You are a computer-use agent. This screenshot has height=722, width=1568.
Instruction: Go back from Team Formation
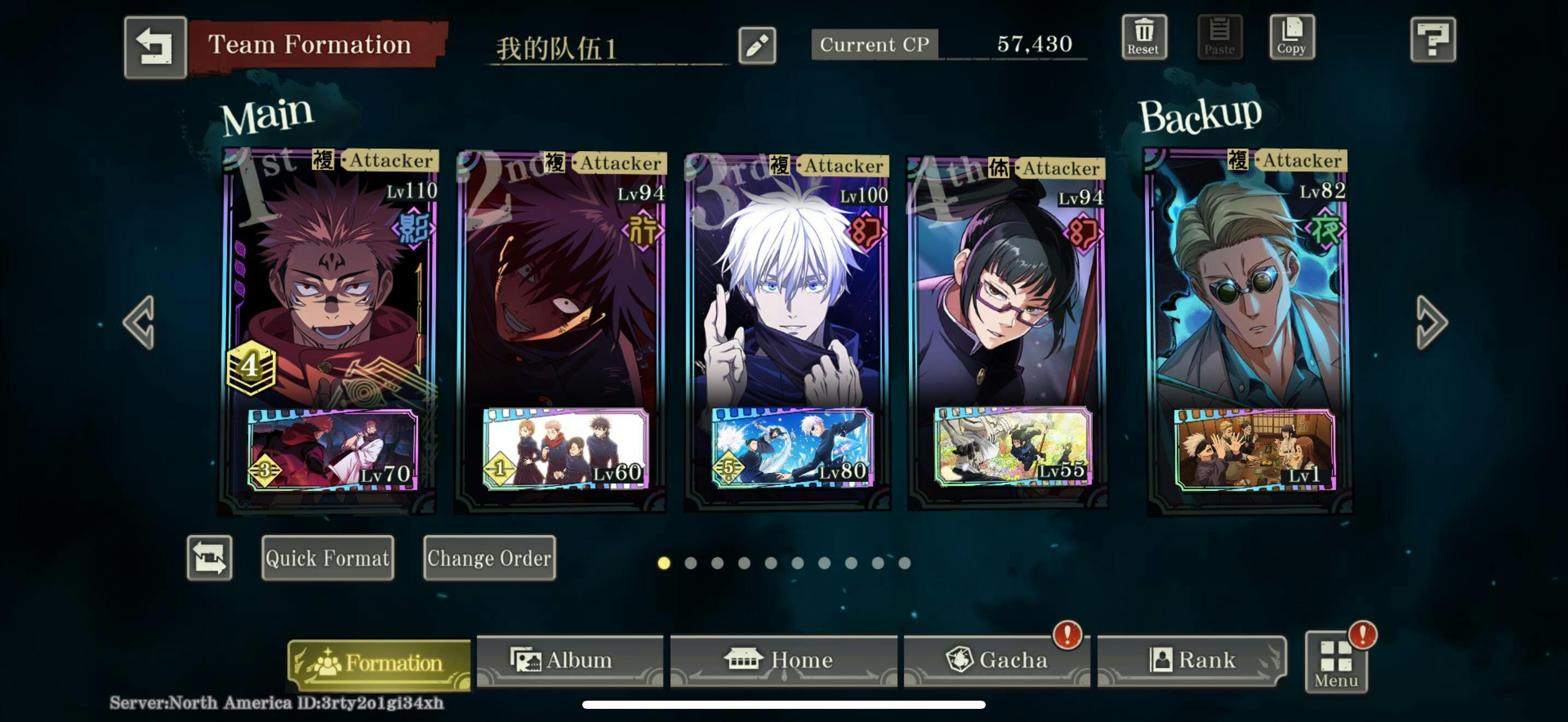(155, 47)
